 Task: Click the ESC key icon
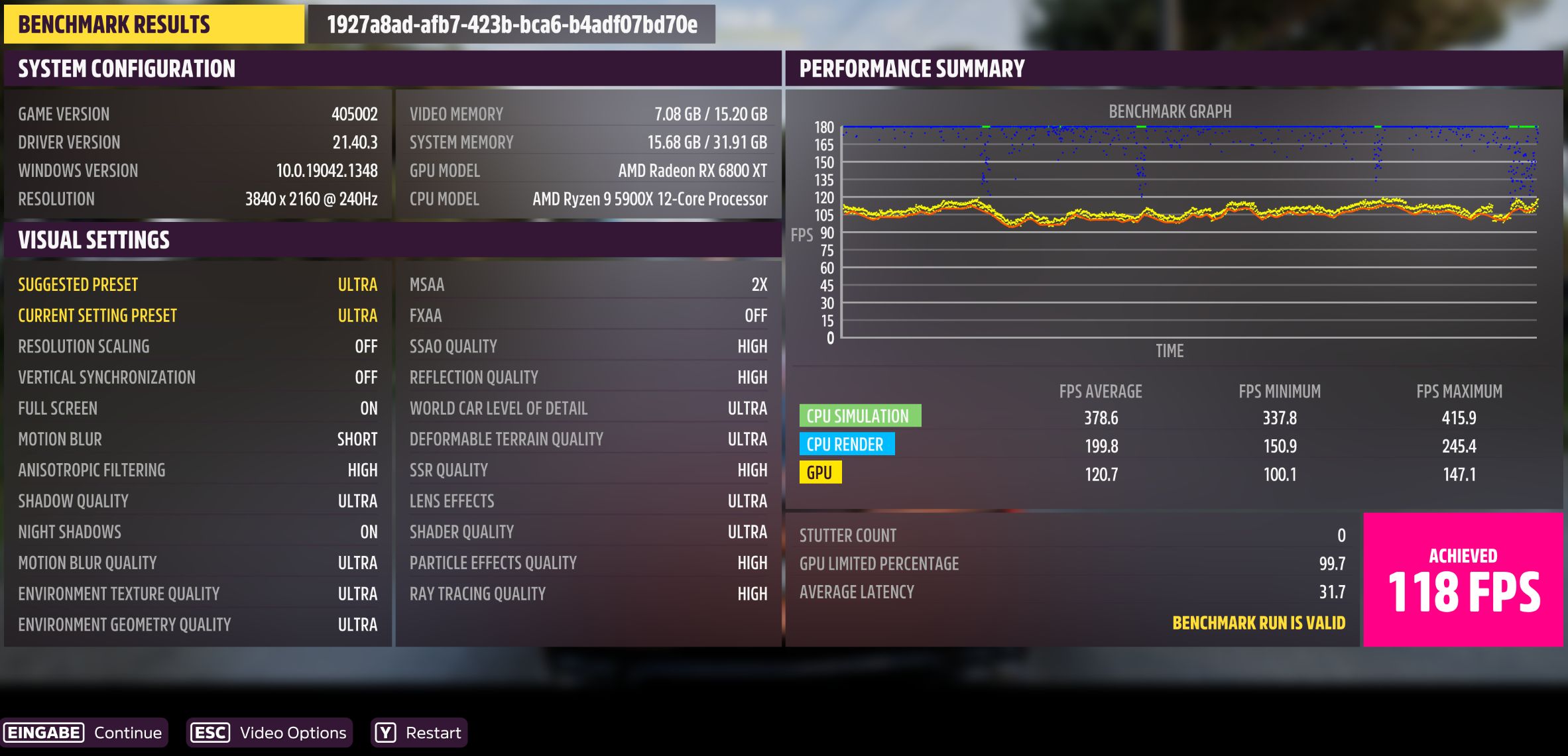(210, 733)
